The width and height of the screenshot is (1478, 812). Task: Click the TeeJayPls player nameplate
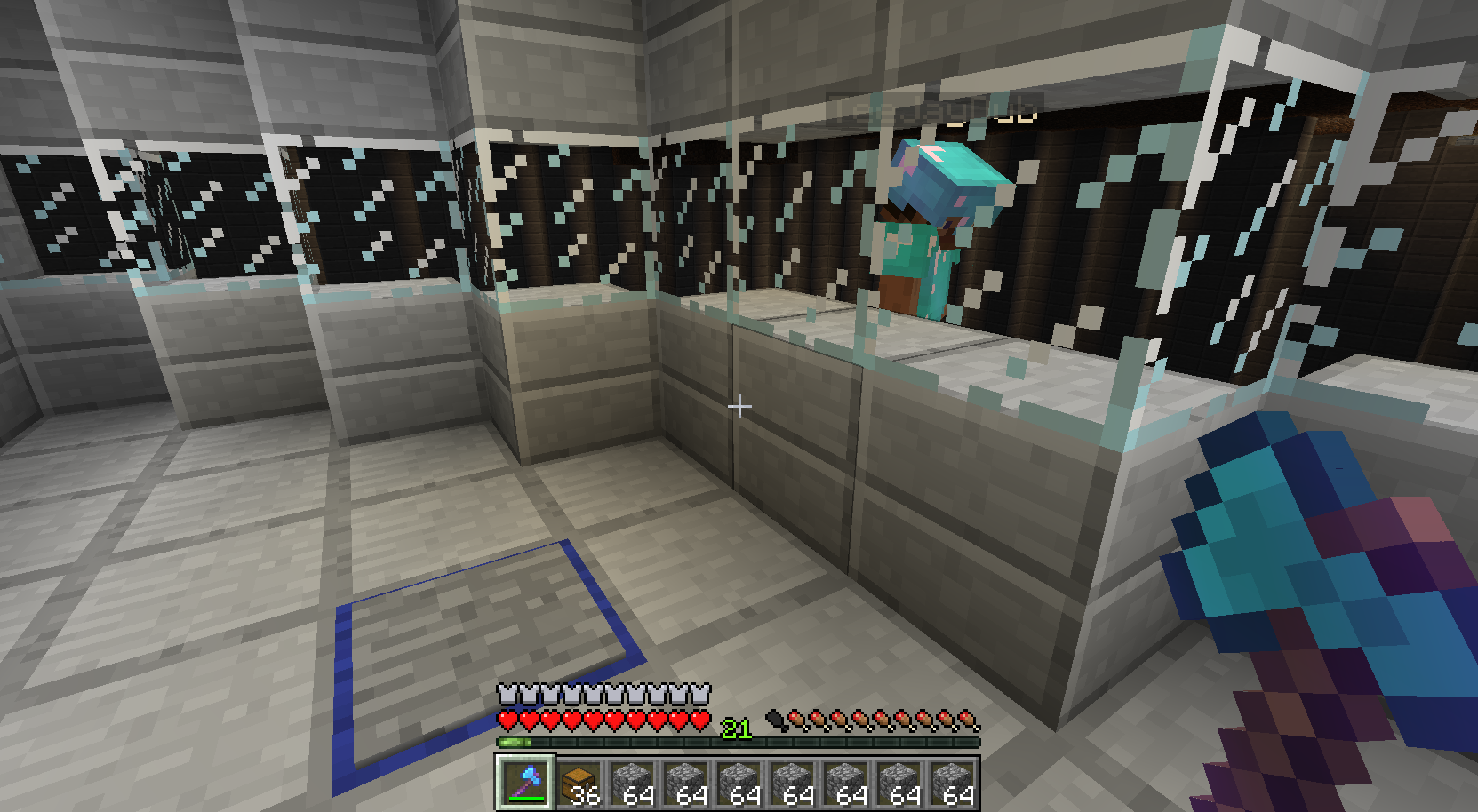pos(938,107)
